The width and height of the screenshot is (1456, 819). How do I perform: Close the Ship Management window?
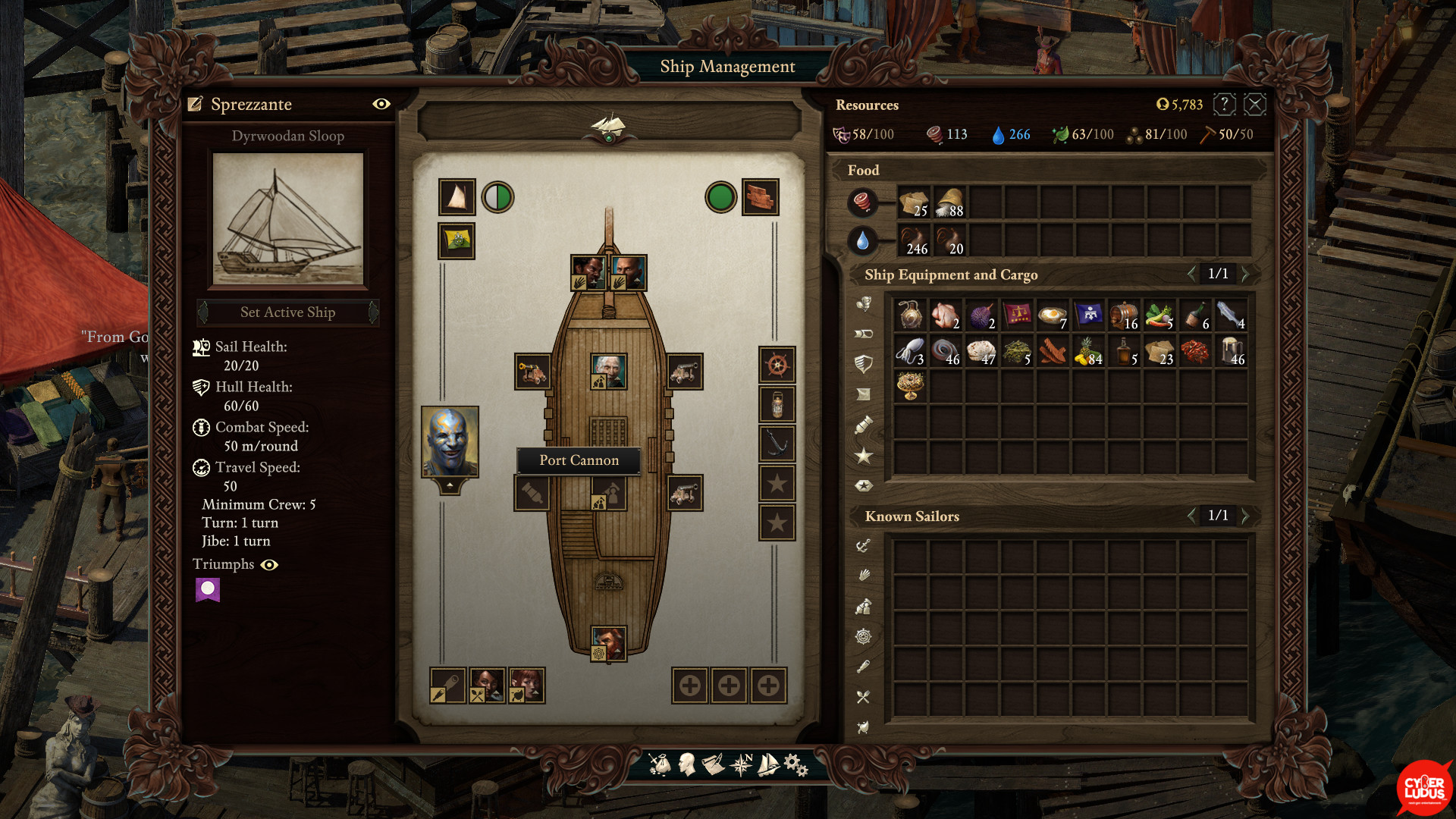coord(1255,105)
